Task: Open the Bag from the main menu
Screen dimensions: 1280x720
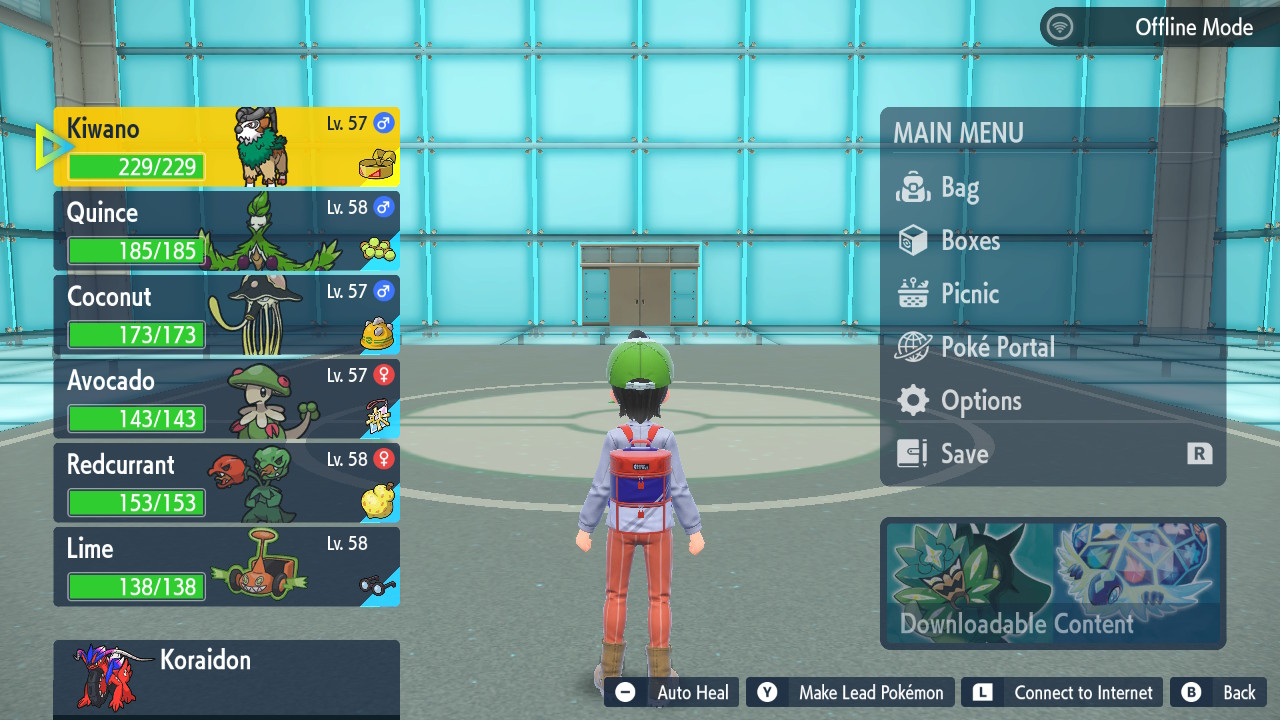Action: pyautogui.click(x=960, y=188)
